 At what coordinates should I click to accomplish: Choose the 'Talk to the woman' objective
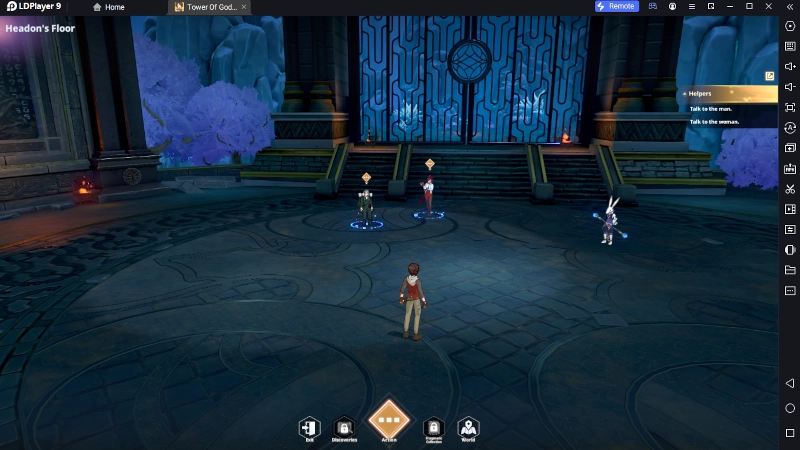point(715,121)
